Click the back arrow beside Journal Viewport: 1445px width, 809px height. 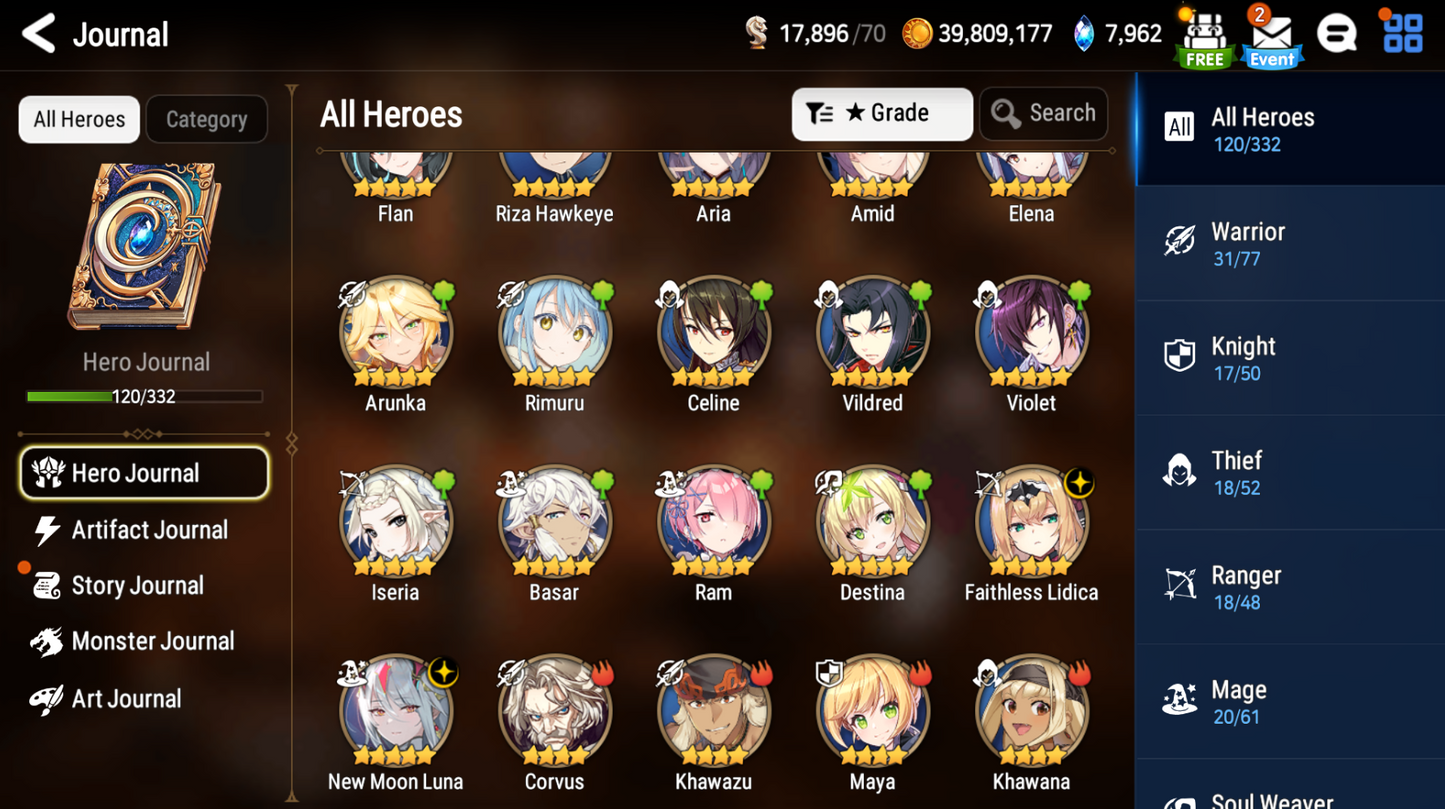[37, 33]
